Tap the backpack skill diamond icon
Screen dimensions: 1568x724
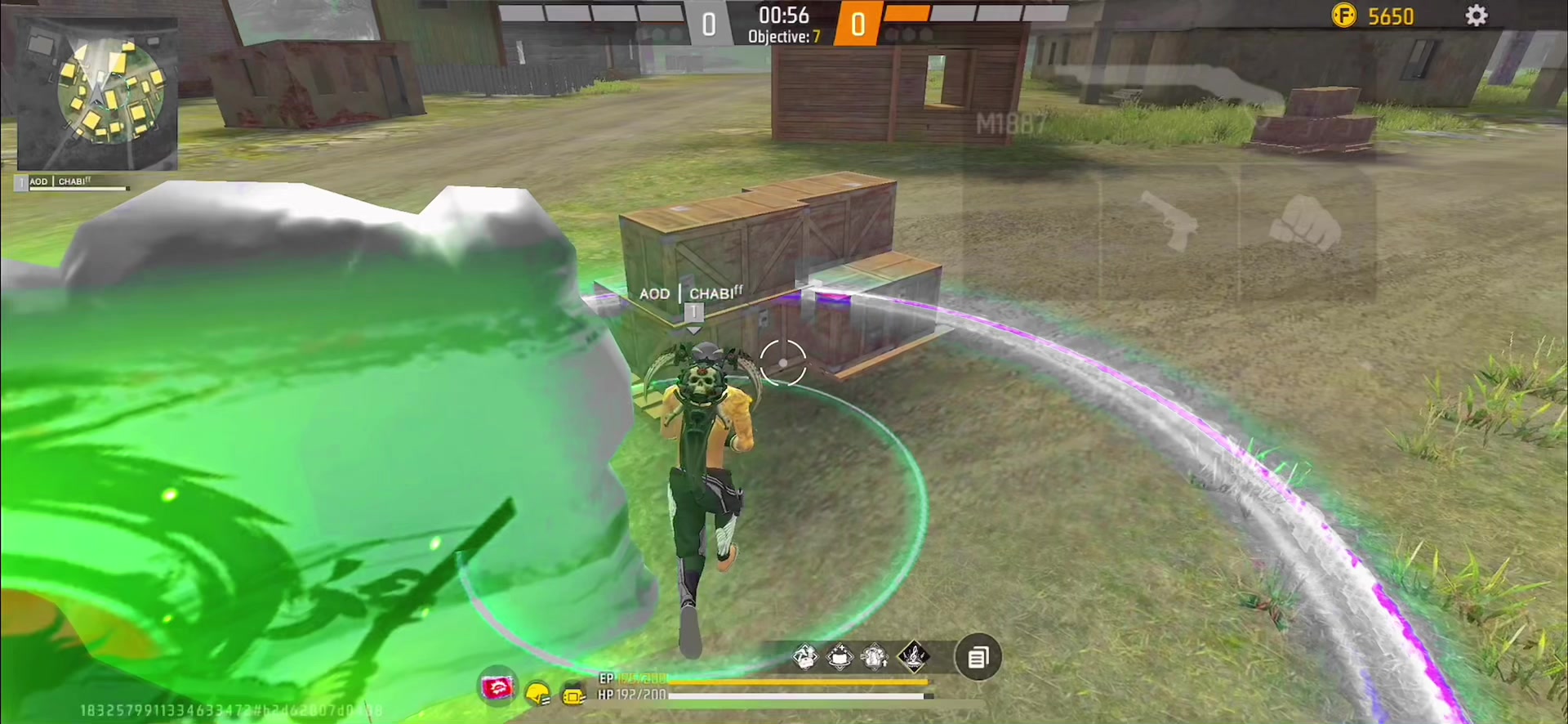[875, 656]
